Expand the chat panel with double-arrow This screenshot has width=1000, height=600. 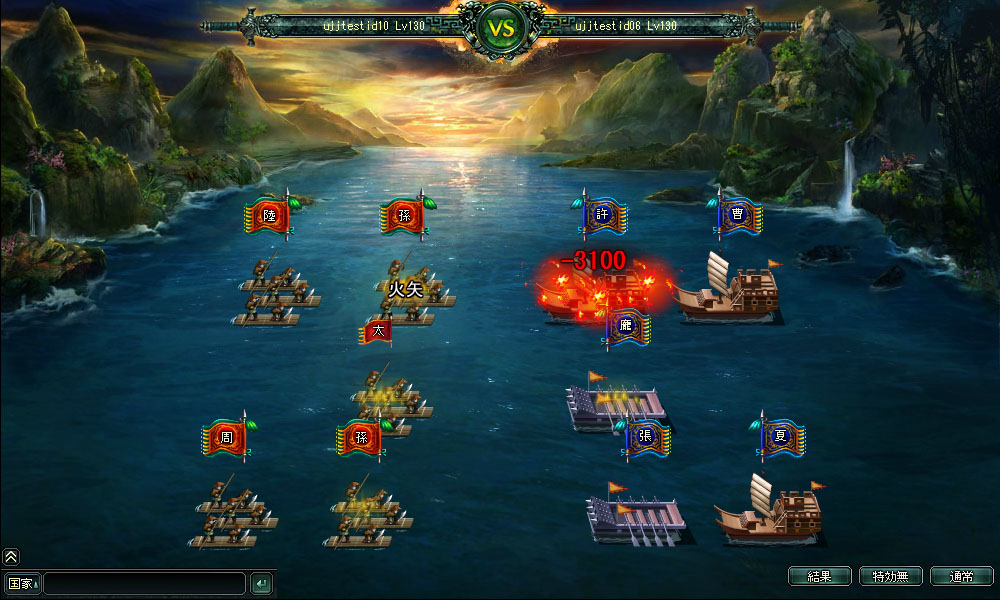pos(11,557)
